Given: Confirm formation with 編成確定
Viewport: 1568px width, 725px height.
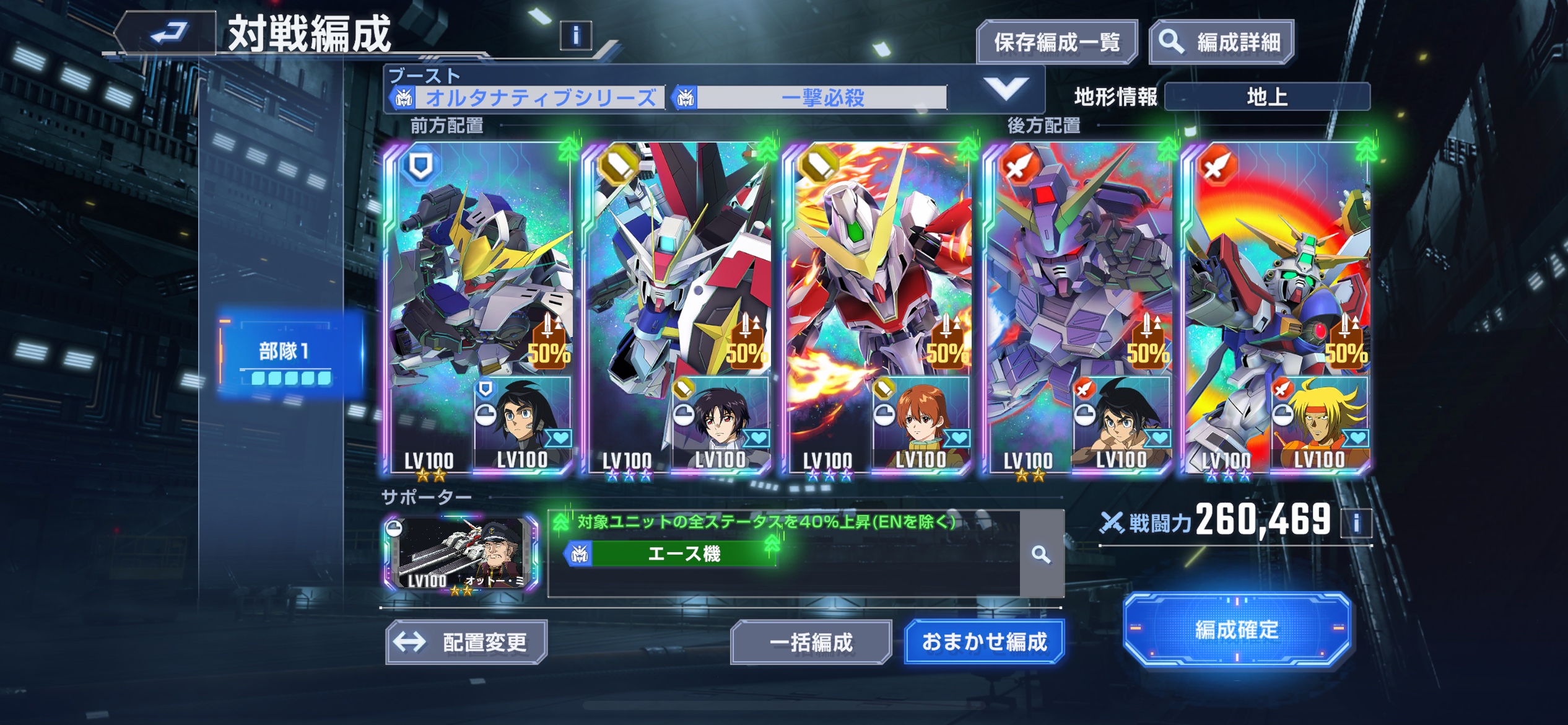Looking at the screenshot, I should point(1236,630).
